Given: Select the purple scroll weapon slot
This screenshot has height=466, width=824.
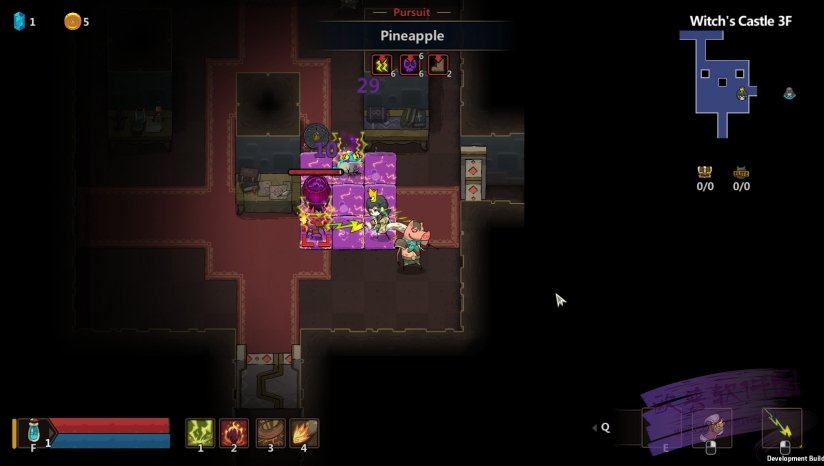Looking at the screenshot, I should point(713,427).
